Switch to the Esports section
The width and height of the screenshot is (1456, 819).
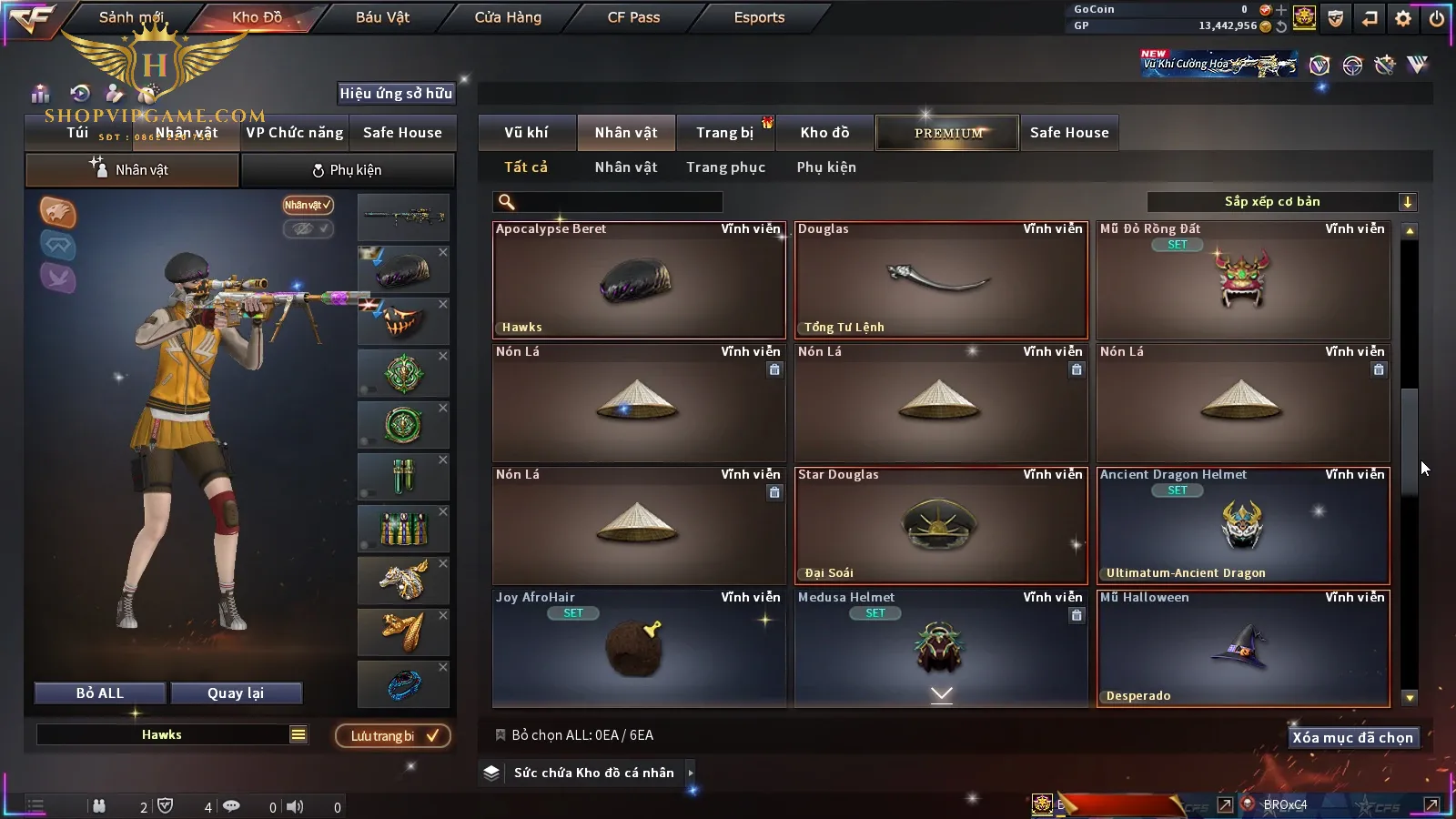(x=759, y=17)
